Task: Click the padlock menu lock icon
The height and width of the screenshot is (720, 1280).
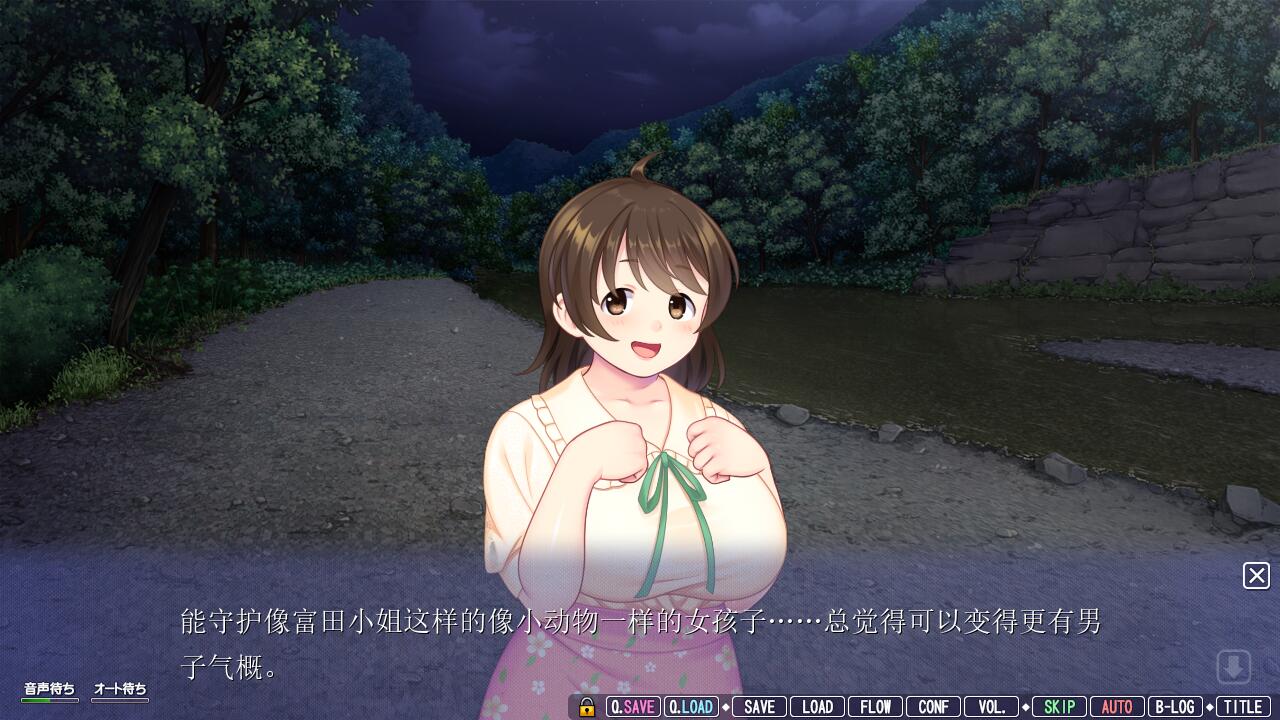Action: [x=585, y=706]
